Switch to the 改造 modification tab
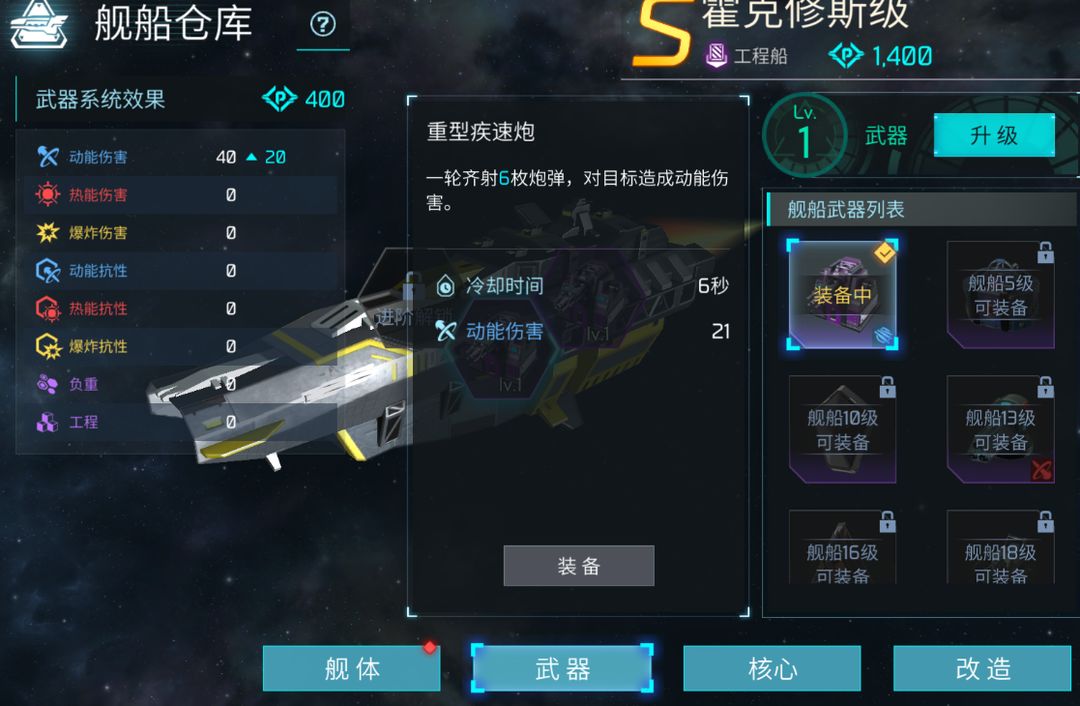 click(x=982, y=668)
